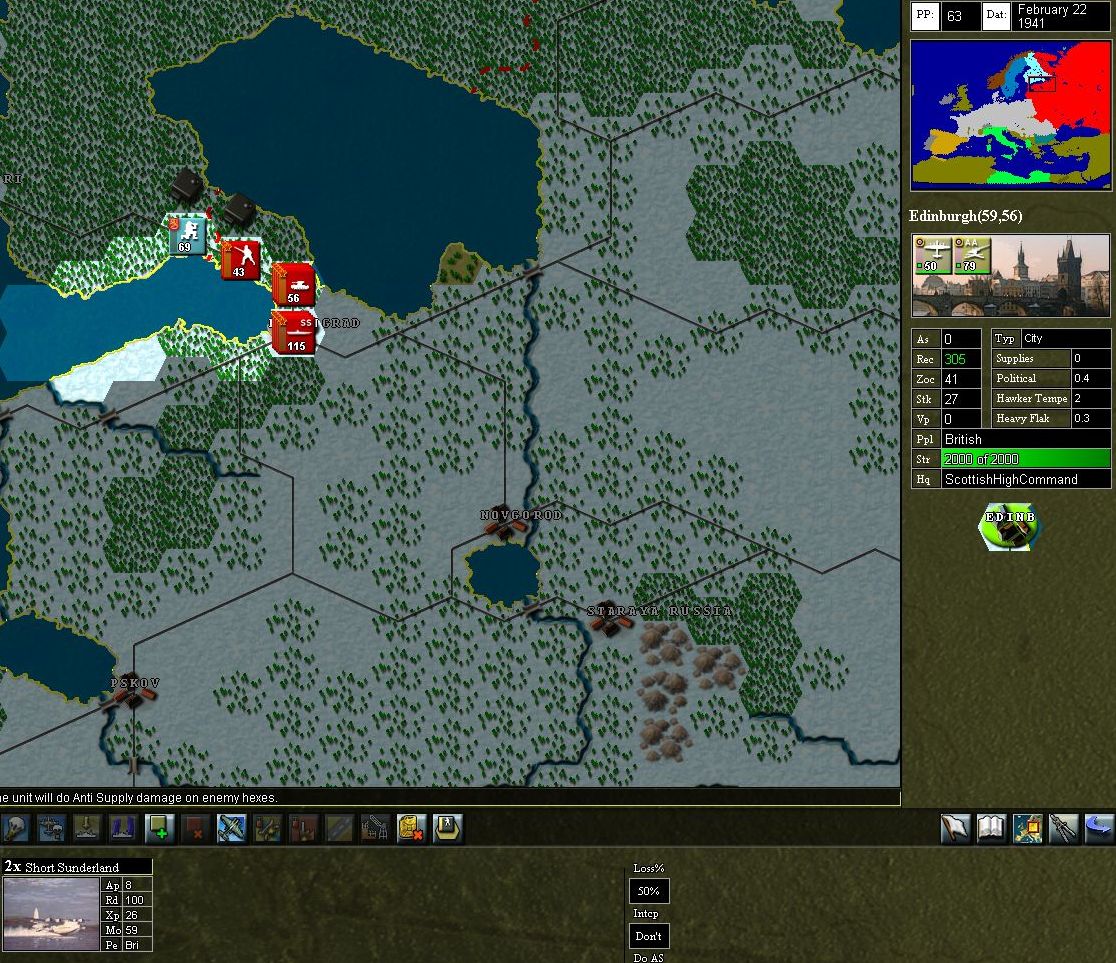The height and width of the screenshot is (963, 1116).
Task: Click the blue arrow end turn button
Action: pos(1099,828)
